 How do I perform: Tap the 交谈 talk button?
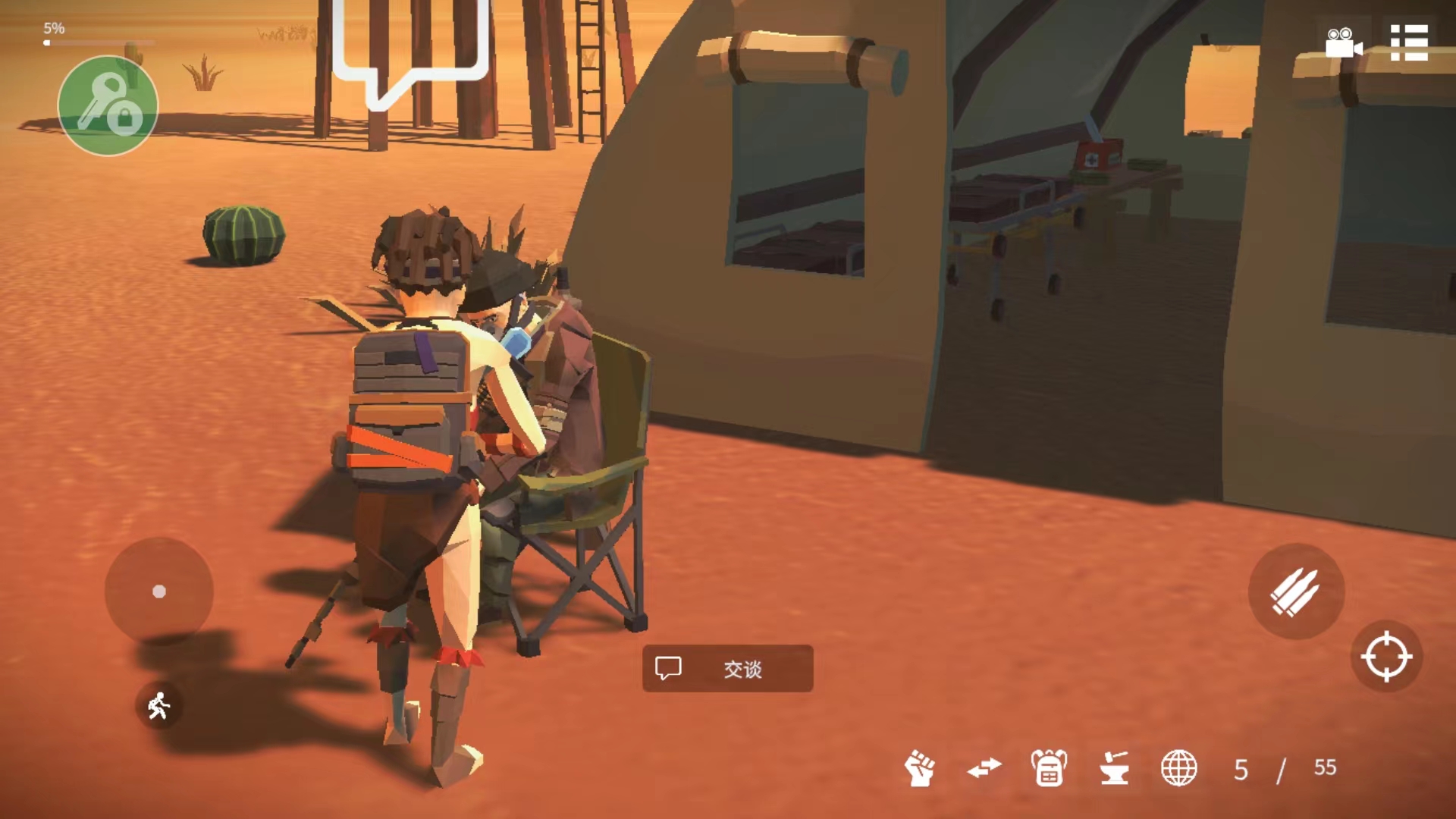[x=727, y=668]
